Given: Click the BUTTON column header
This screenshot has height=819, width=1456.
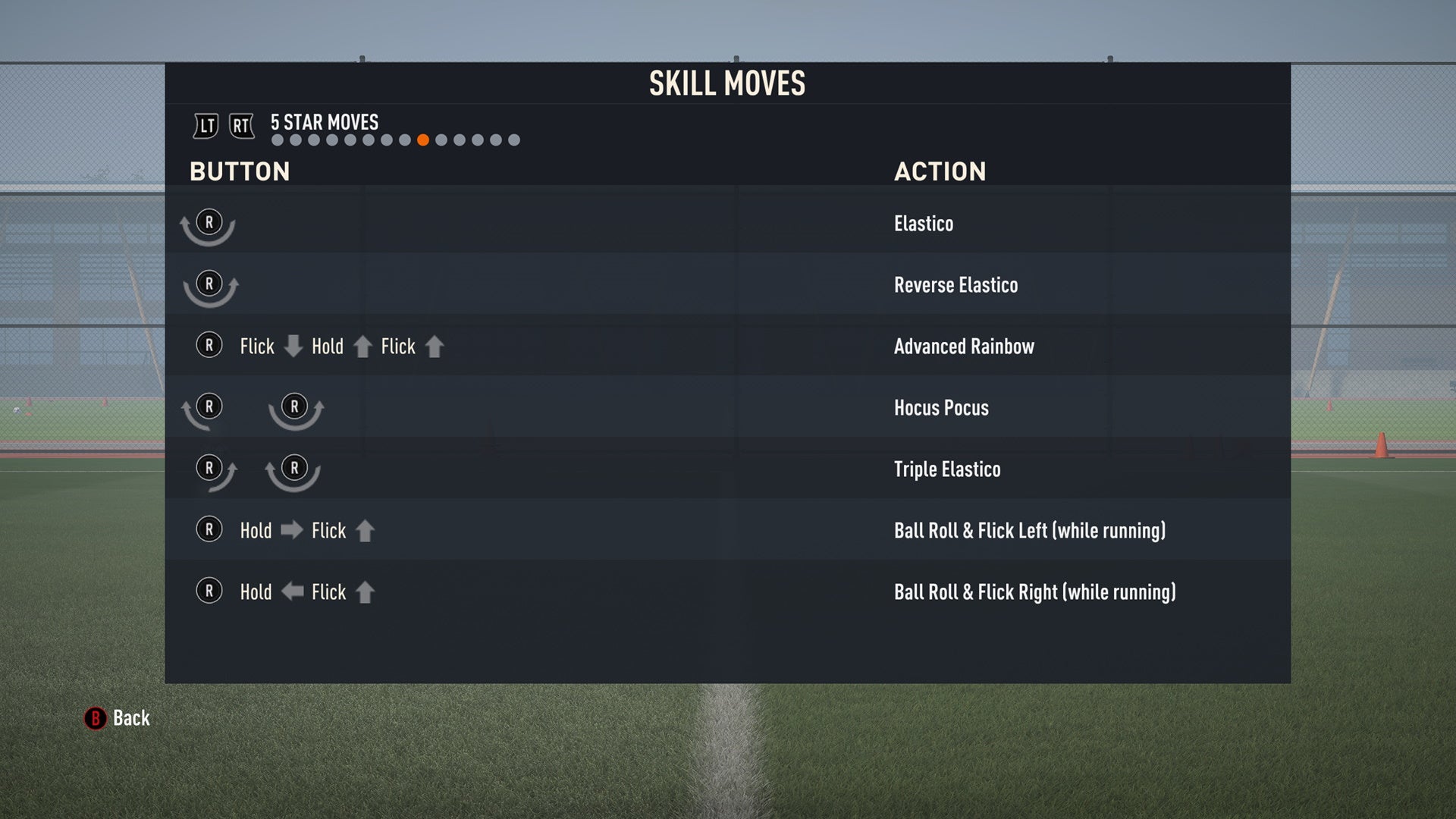Looking at the screenshot, I should click(240, 171).
